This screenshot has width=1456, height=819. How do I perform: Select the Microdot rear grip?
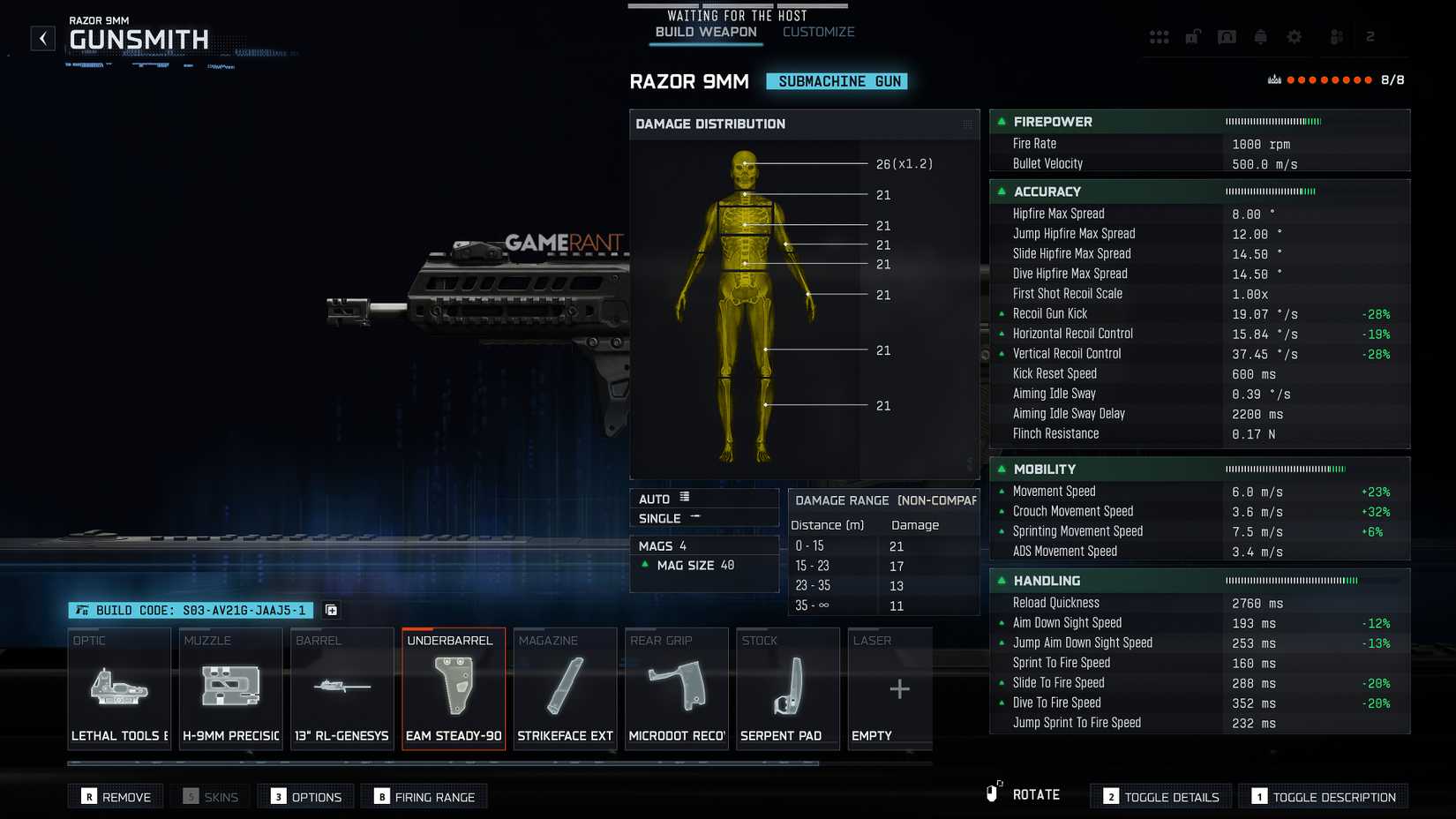tap(676, 688)
